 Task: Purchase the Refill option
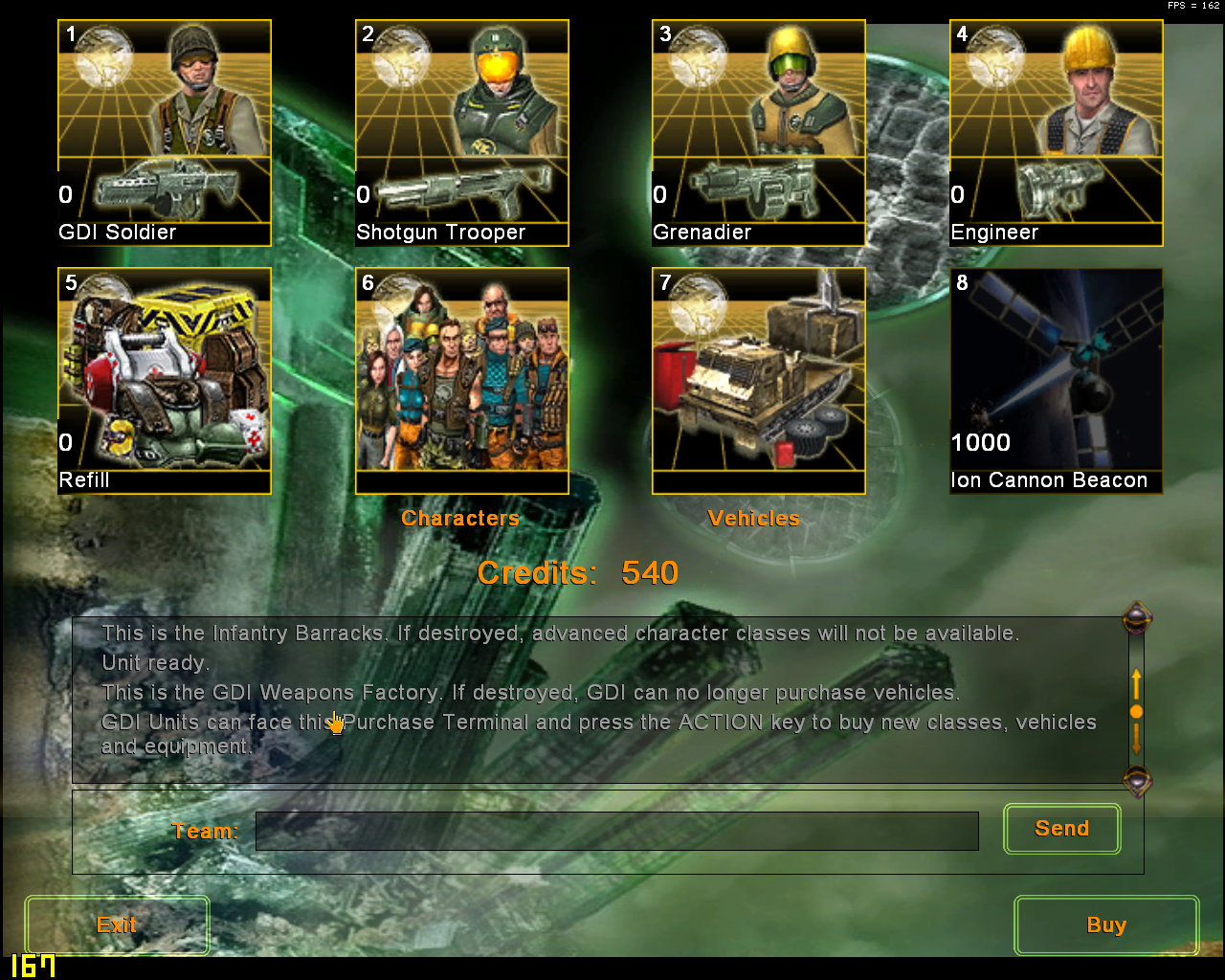[165, 381]
